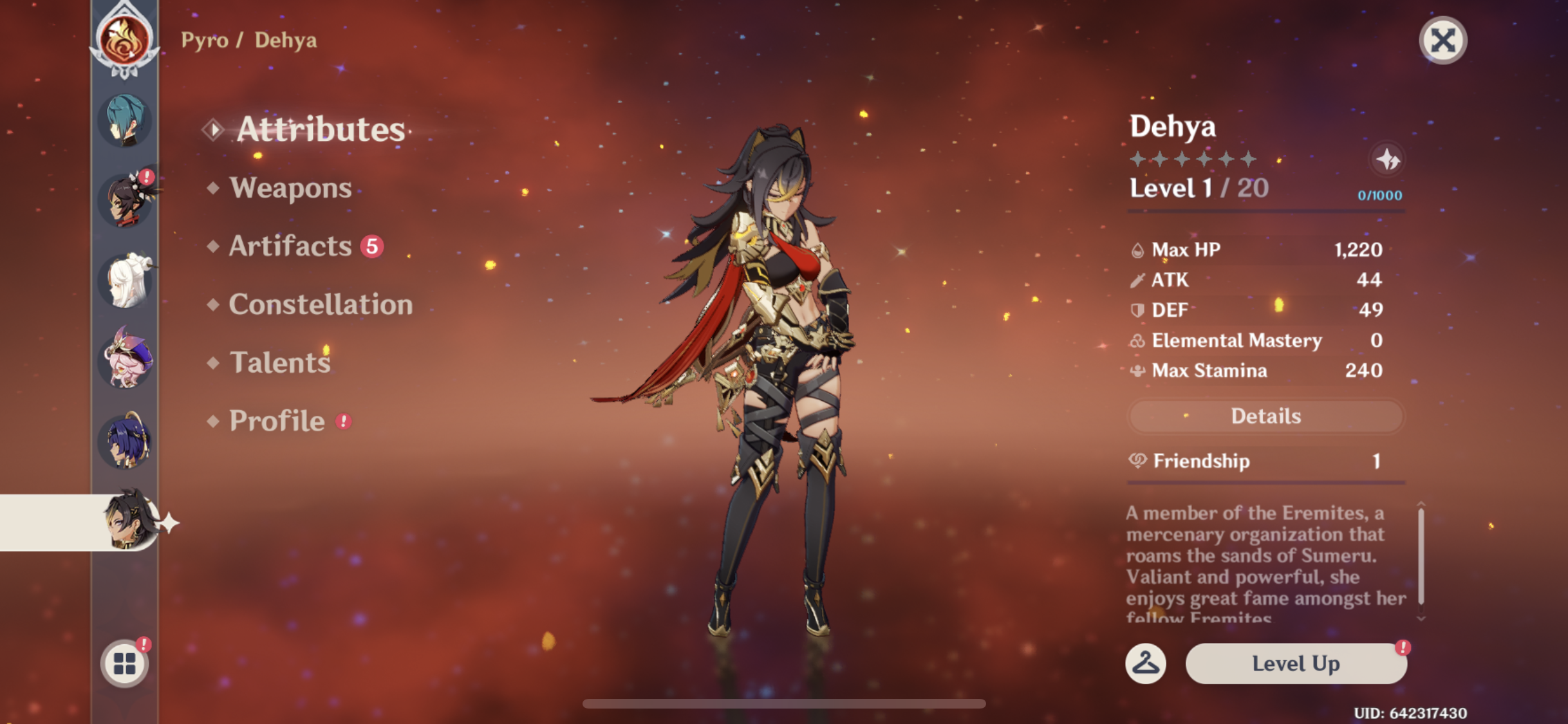1568x724 pixels.
Task: Select the Pyro emblem atop the character list
Action: pos(124,39)
